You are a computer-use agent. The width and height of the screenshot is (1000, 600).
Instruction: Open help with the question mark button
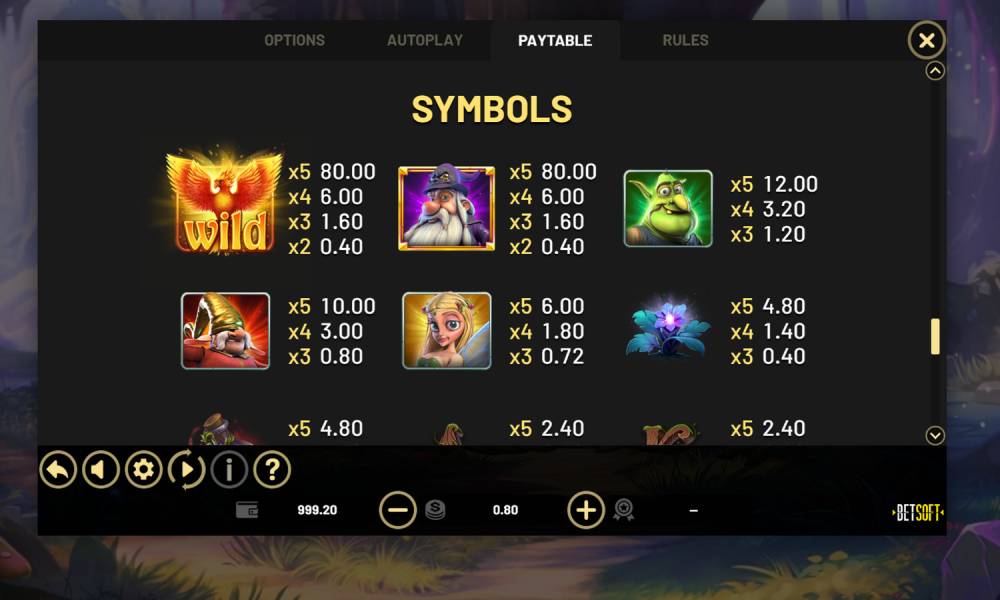(272, 468)
